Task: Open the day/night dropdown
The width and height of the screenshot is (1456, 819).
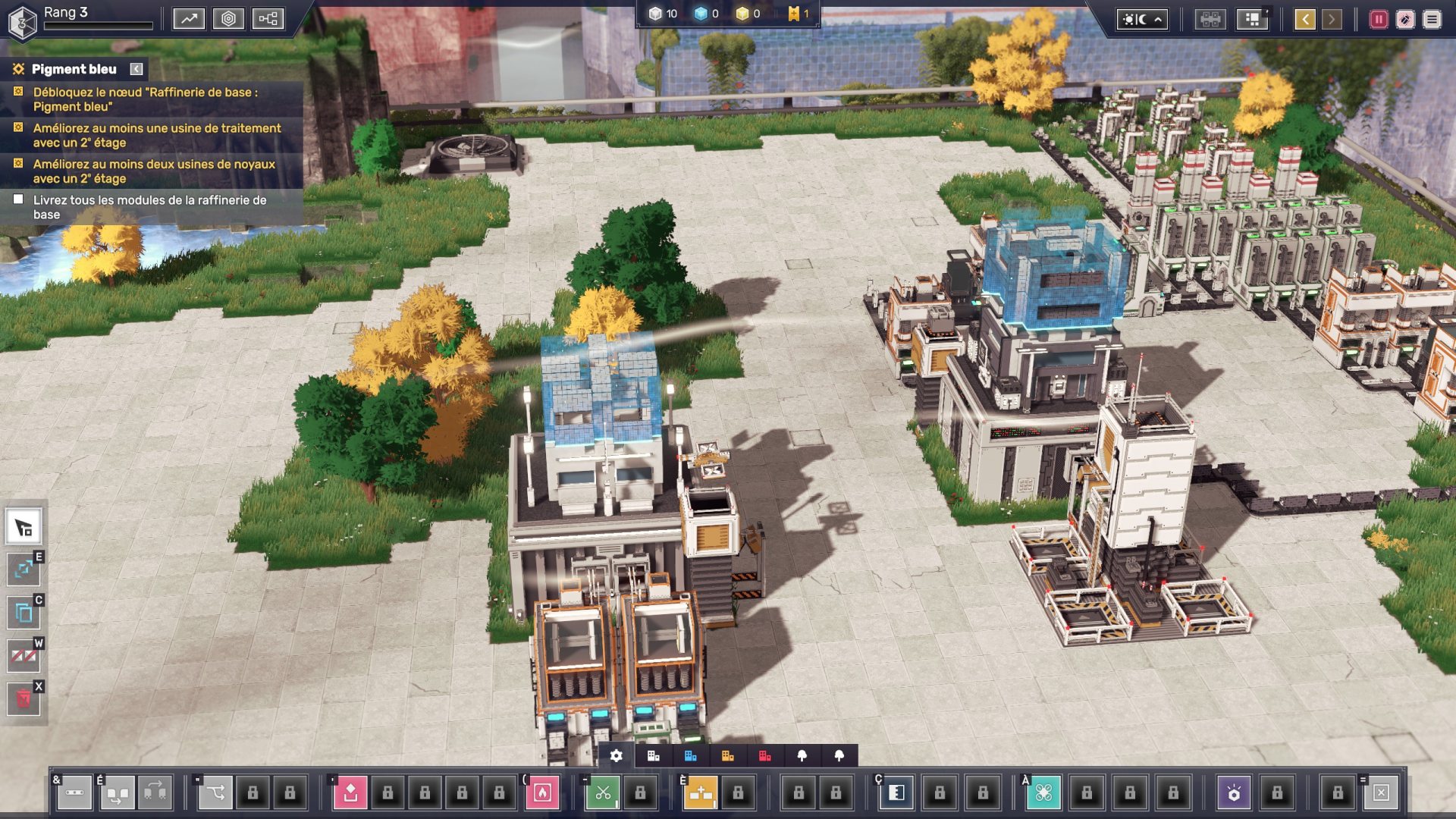Action: [1141, 19]
